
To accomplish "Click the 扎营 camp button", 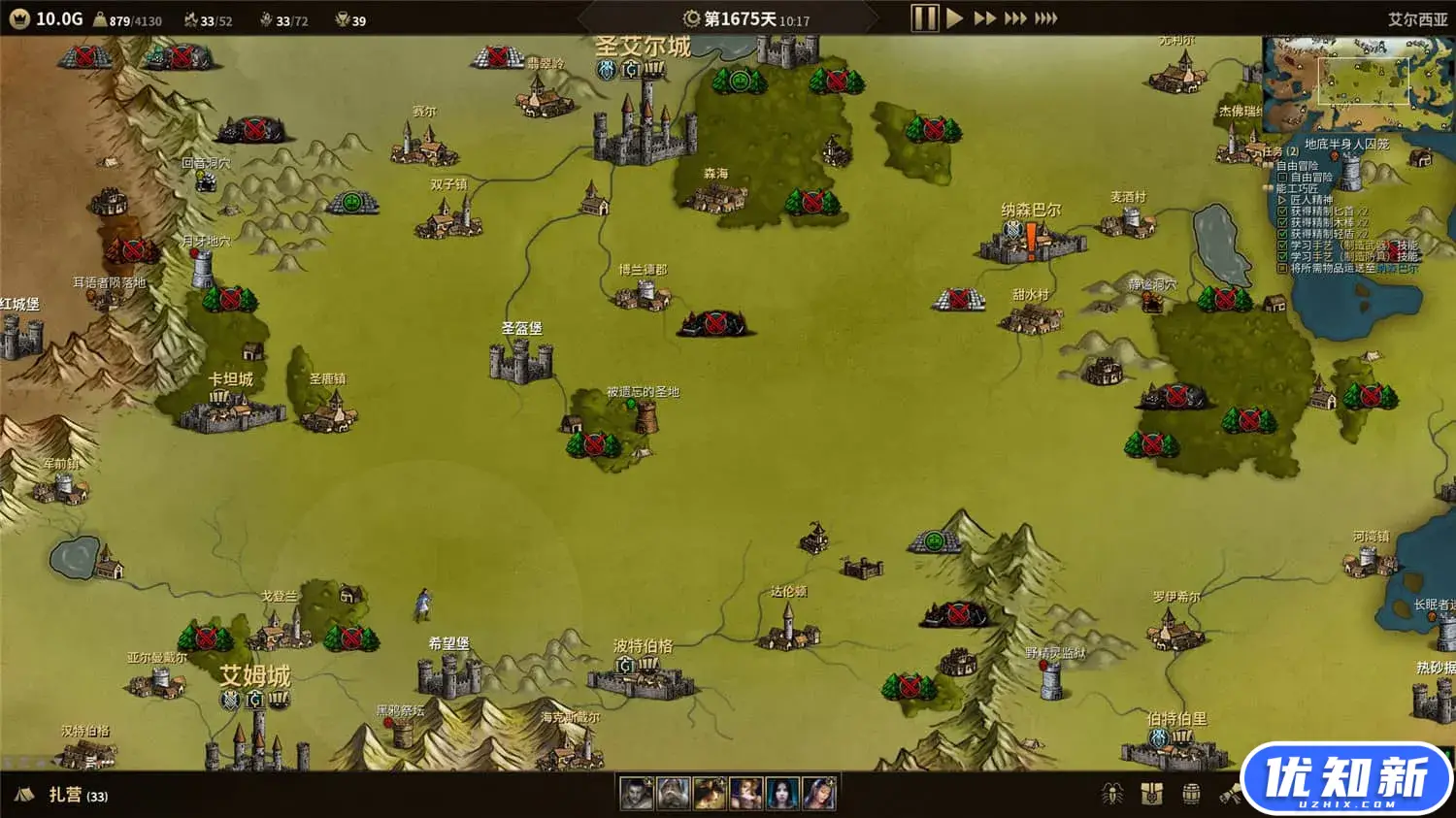I will (64, 795).
